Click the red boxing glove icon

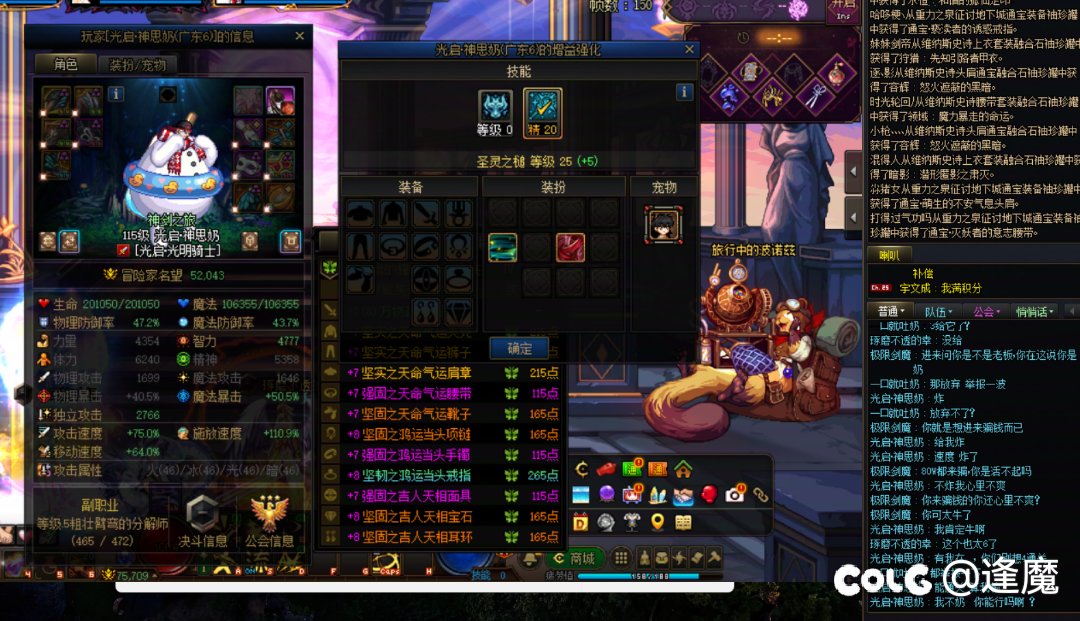[x=708, y=494]
